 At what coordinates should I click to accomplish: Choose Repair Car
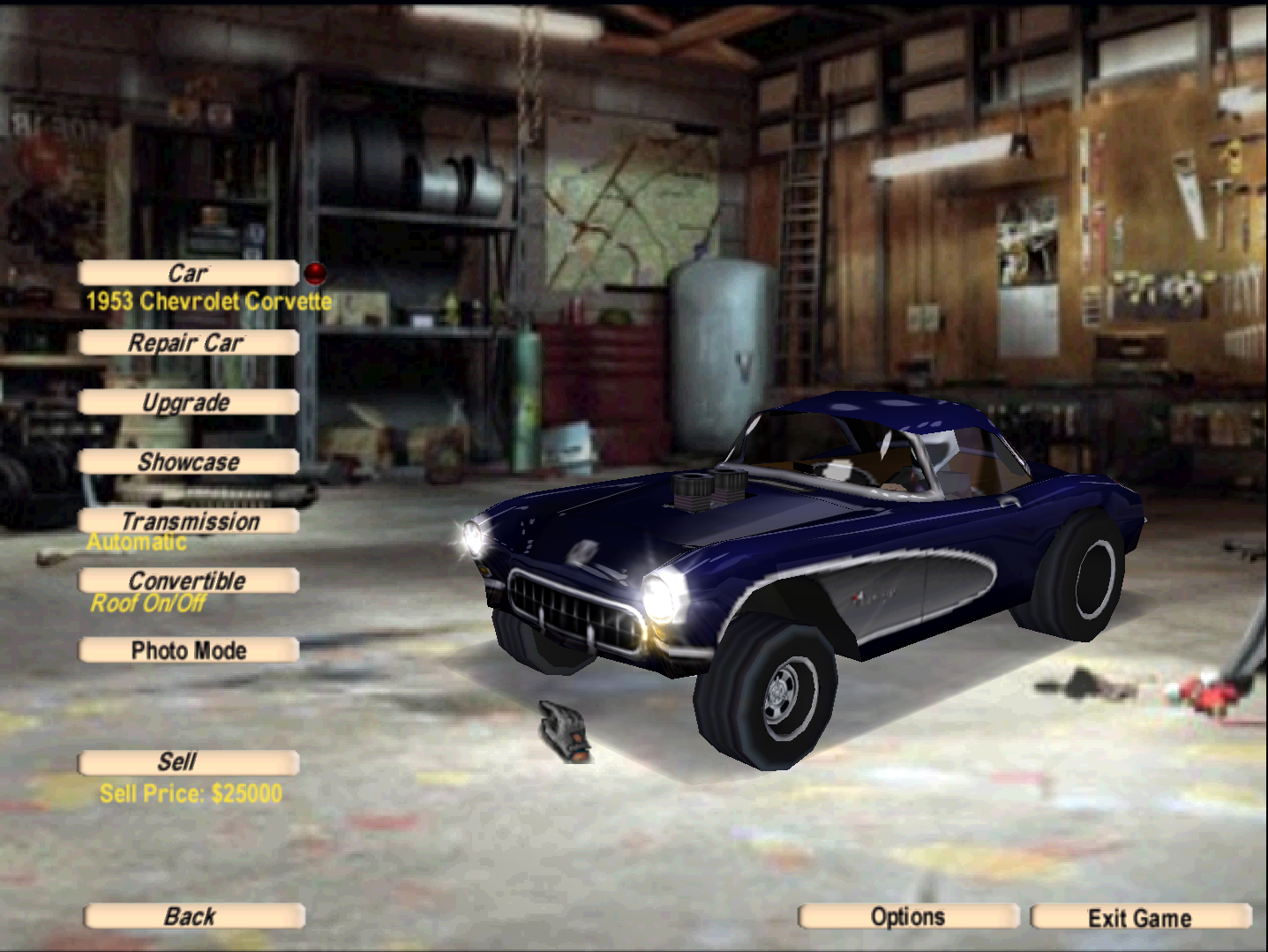188,343
